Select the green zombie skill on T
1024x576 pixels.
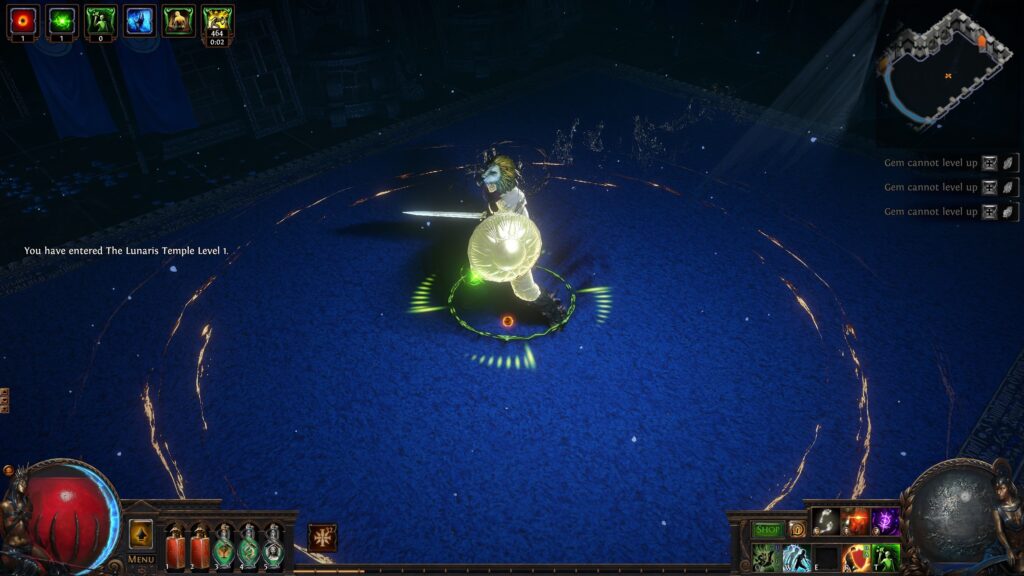coord(885,557)
